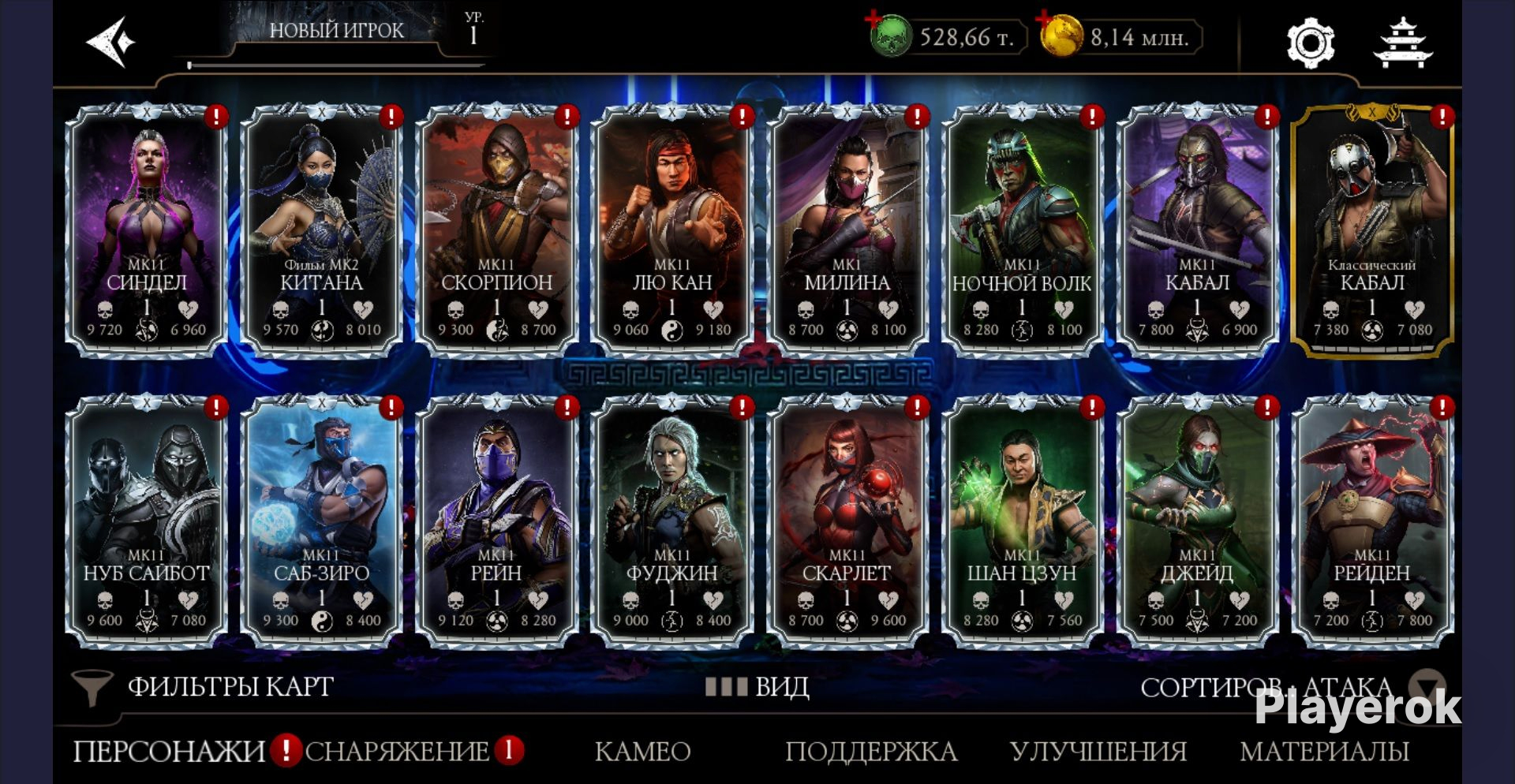This screenshot has width=1515, height=784.
Task: Choose the gold-framed Классический Кабал card
Action: 1372,229
